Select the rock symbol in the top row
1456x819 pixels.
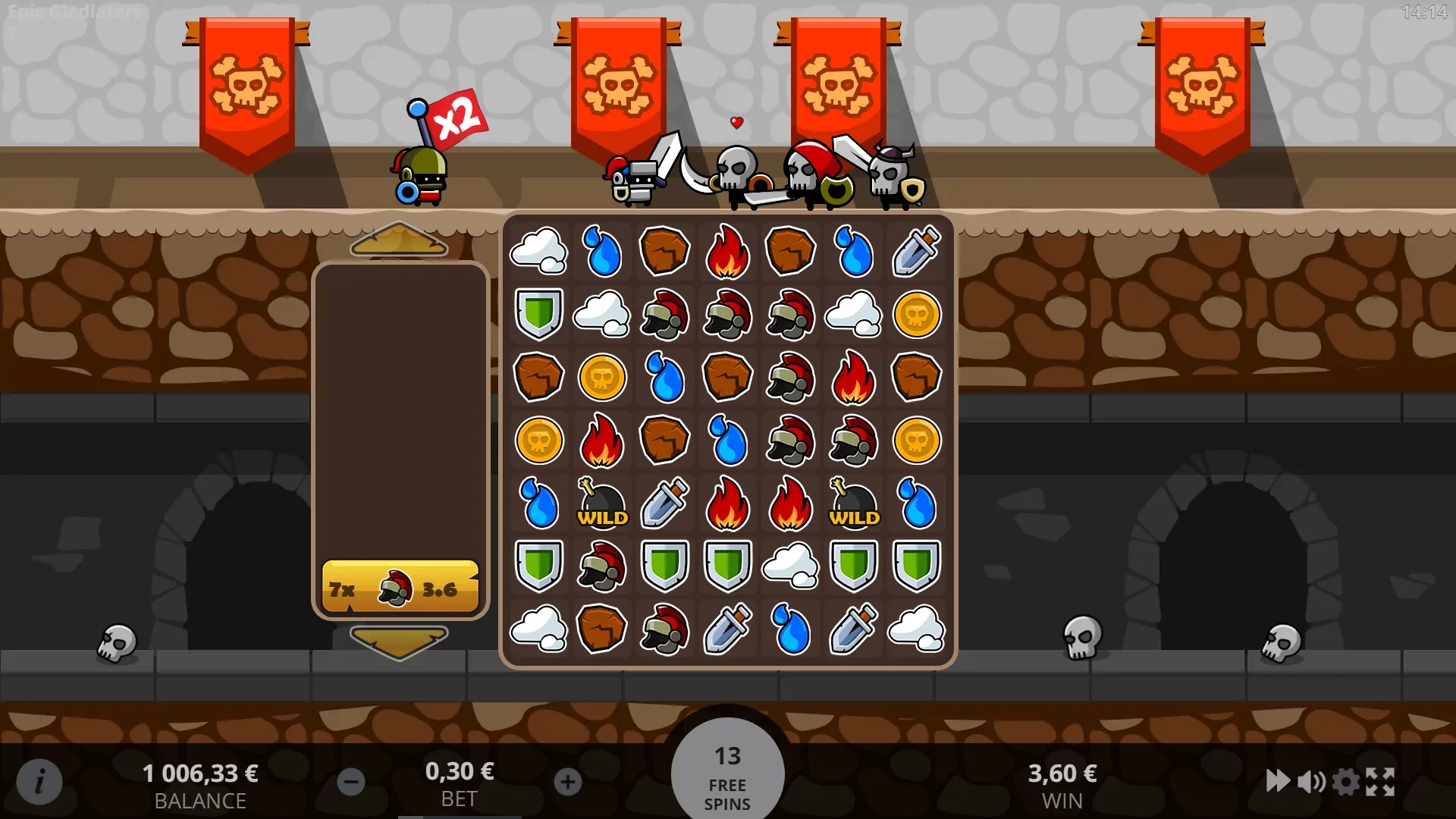(x=664, y=253)
